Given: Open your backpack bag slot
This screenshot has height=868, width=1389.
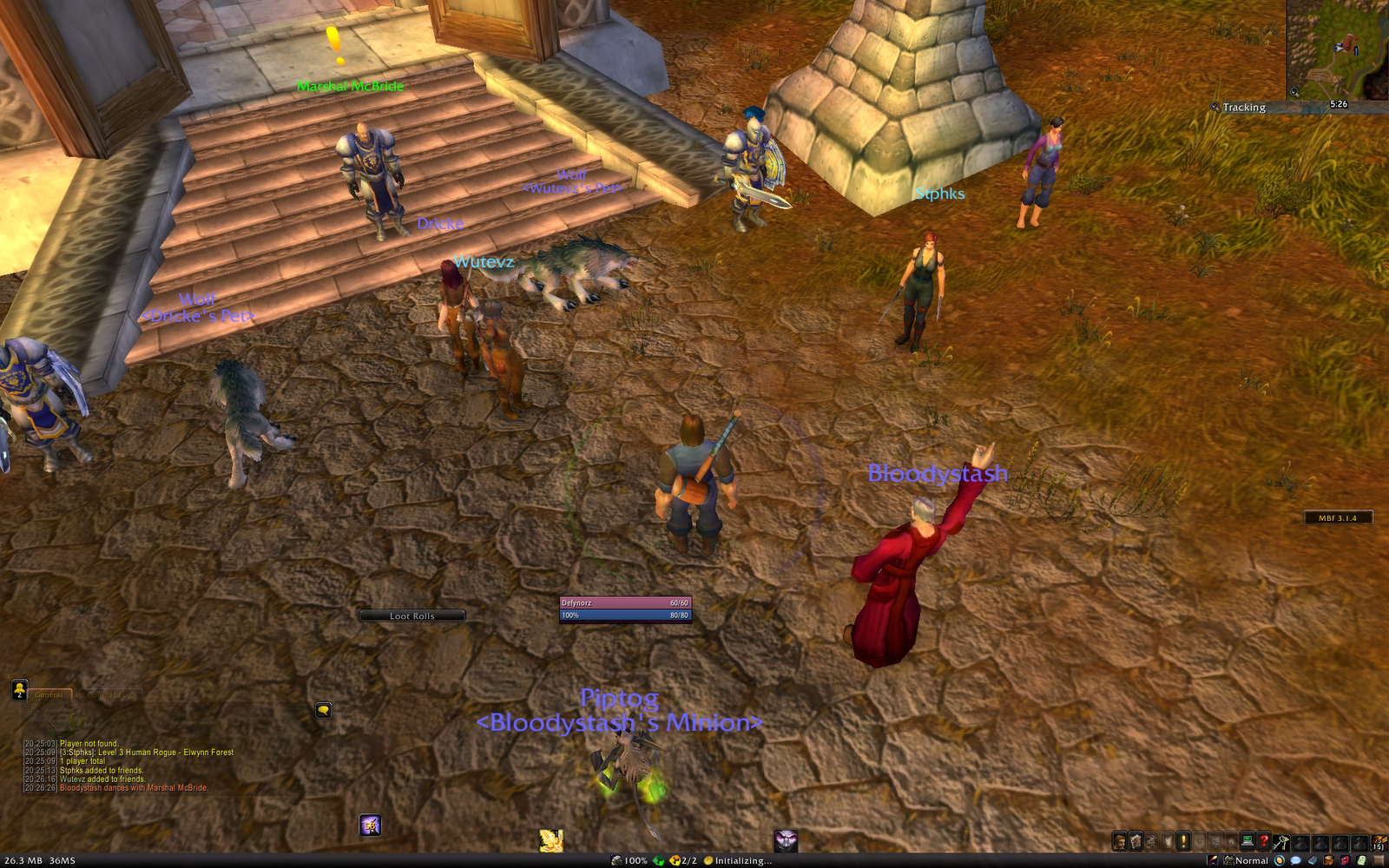Looking at the screenshot, I should 1379,842.
